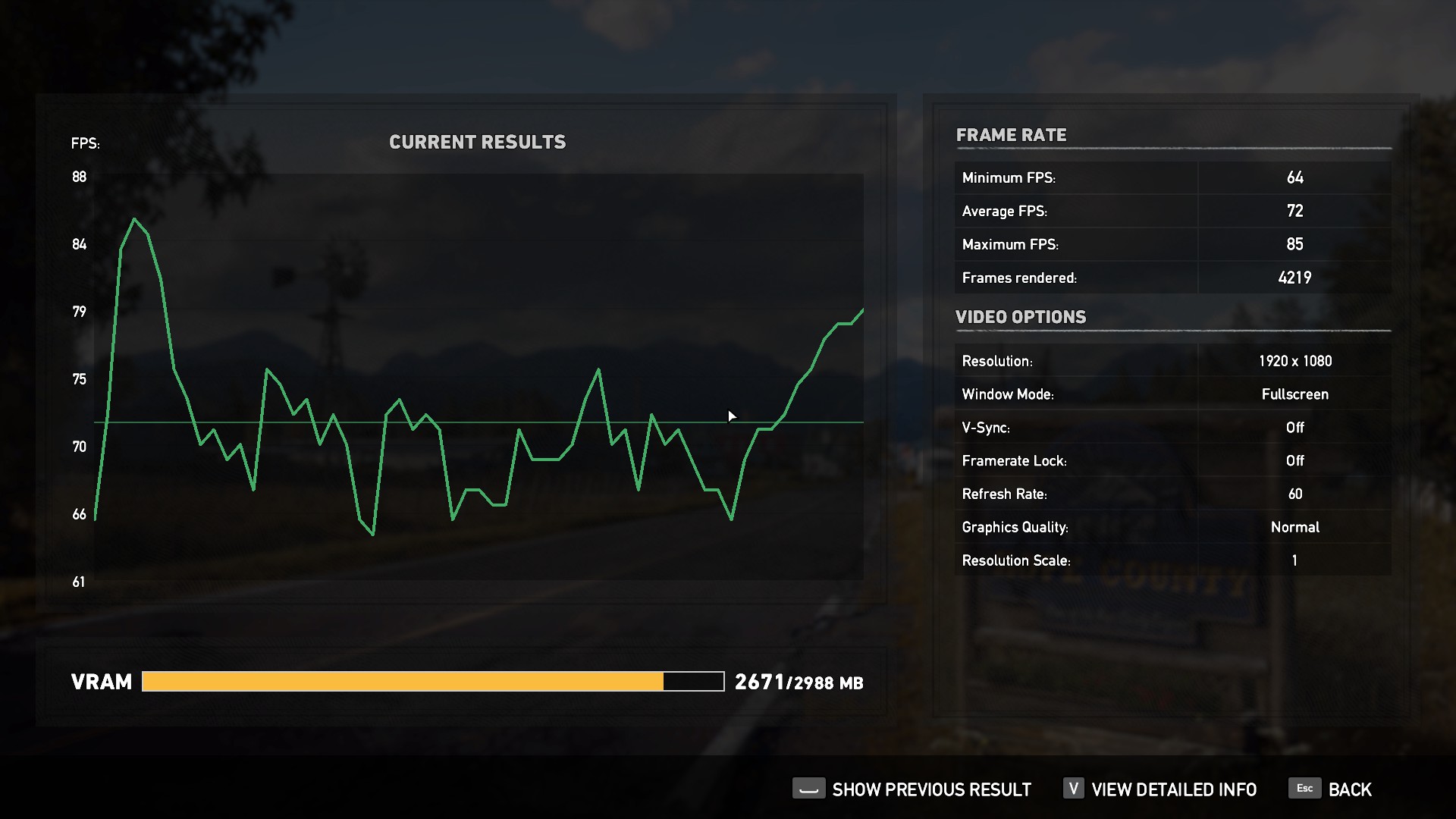Open View Detailed Info

click(1172, 789)
